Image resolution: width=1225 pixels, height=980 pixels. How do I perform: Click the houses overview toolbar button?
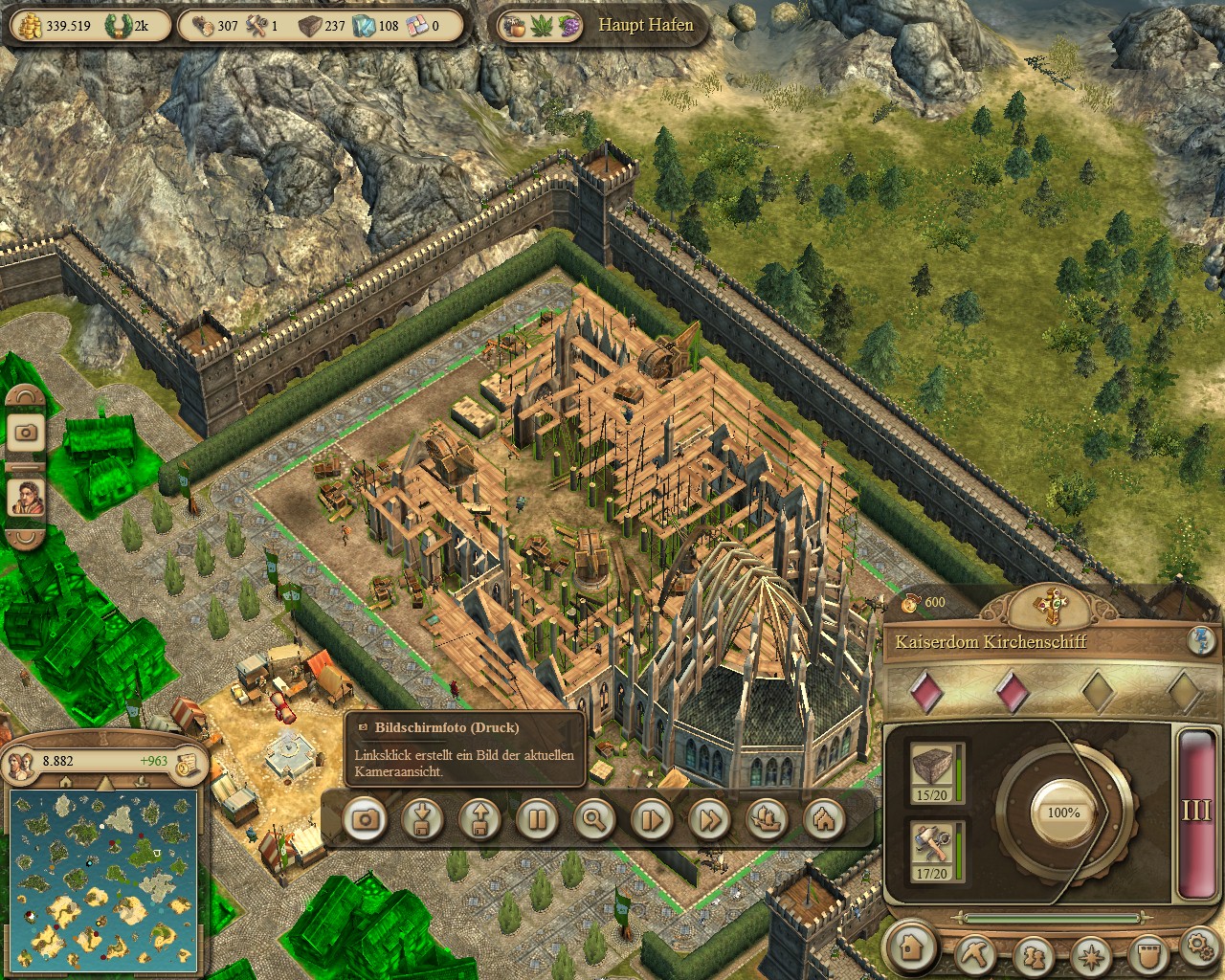824,819
